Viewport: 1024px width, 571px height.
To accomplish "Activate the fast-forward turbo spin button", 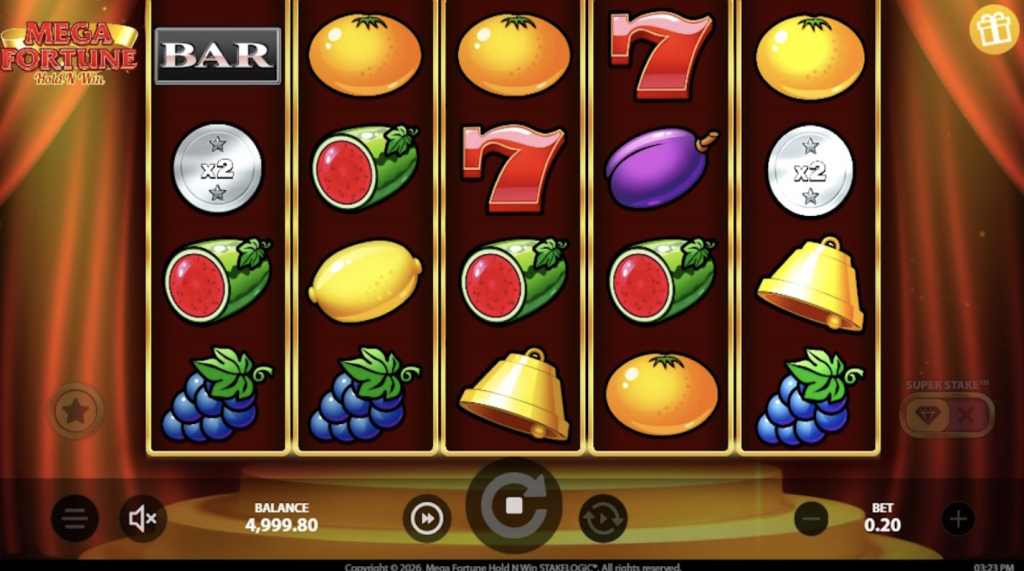I will [x=427, y=518].
